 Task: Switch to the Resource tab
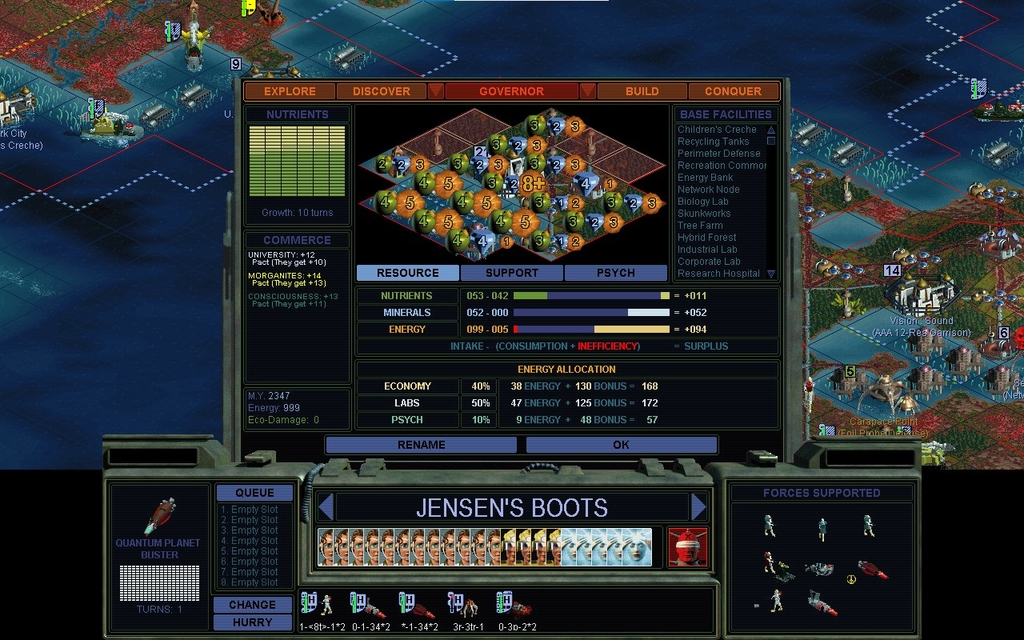pyautogui.click(x=407, y=273)
